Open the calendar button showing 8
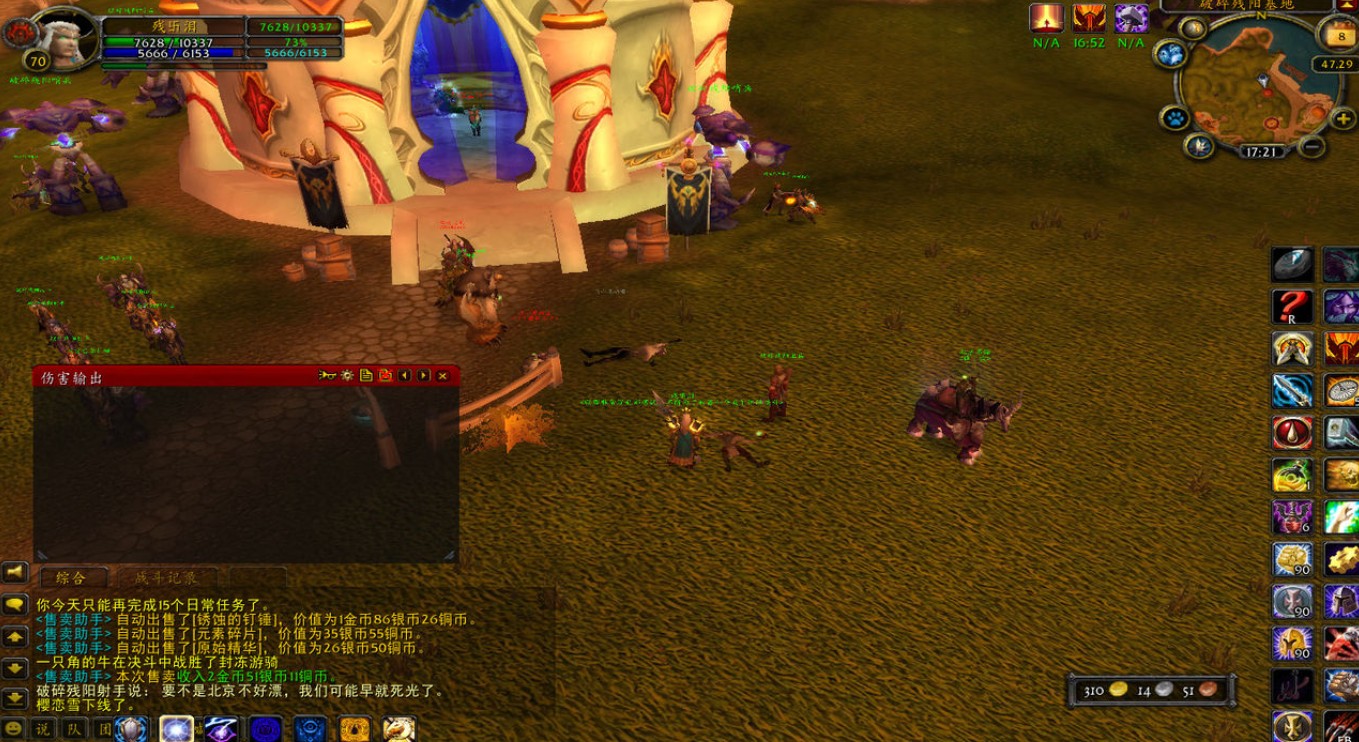 (1340, 36)
